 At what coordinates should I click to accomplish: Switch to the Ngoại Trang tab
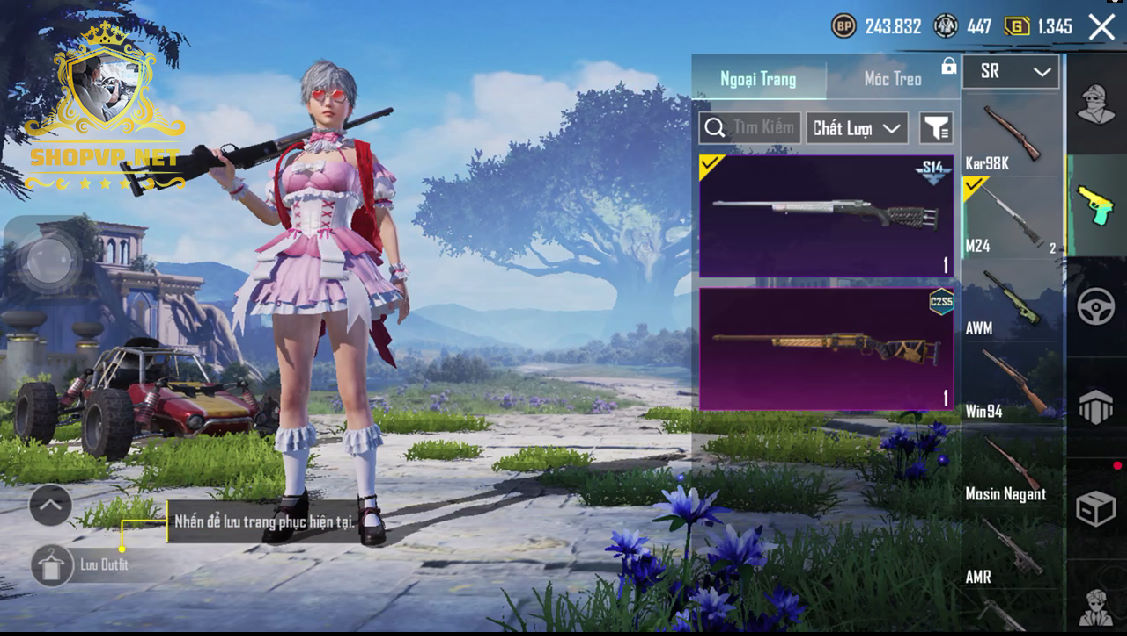point(759,78)
